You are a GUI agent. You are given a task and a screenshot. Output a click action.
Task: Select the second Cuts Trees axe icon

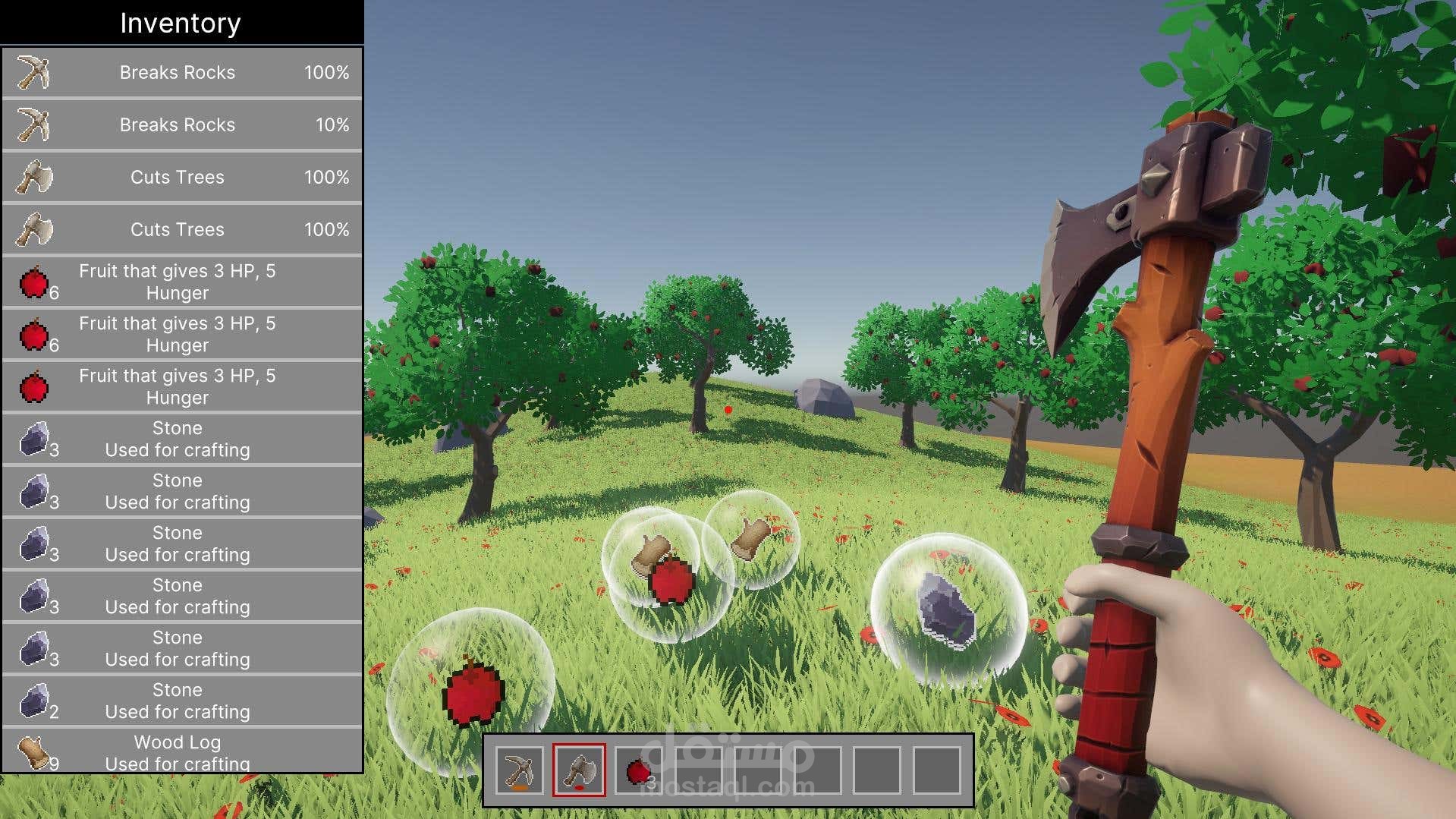(33, 229)
